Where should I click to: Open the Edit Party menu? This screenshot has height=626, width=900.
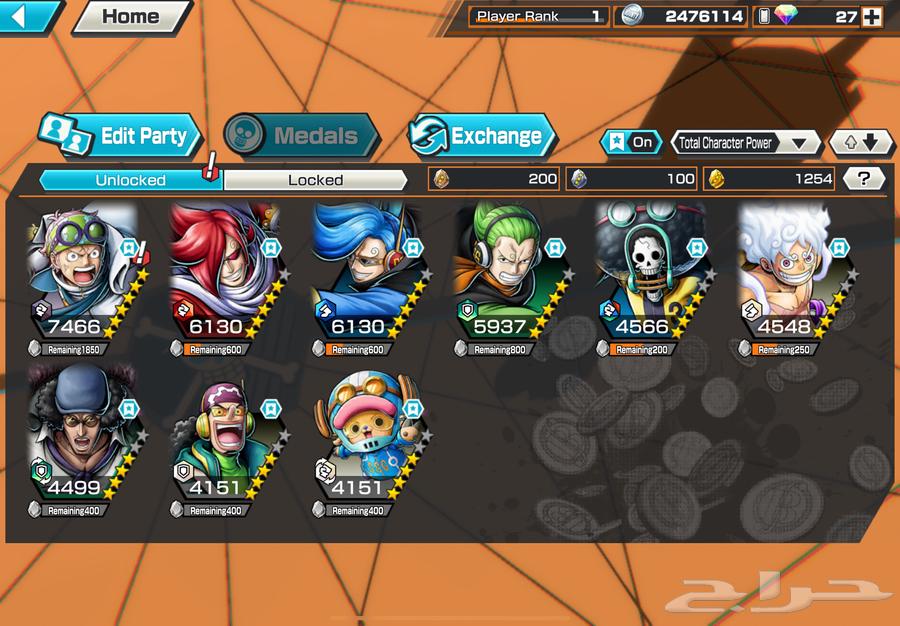121,136
